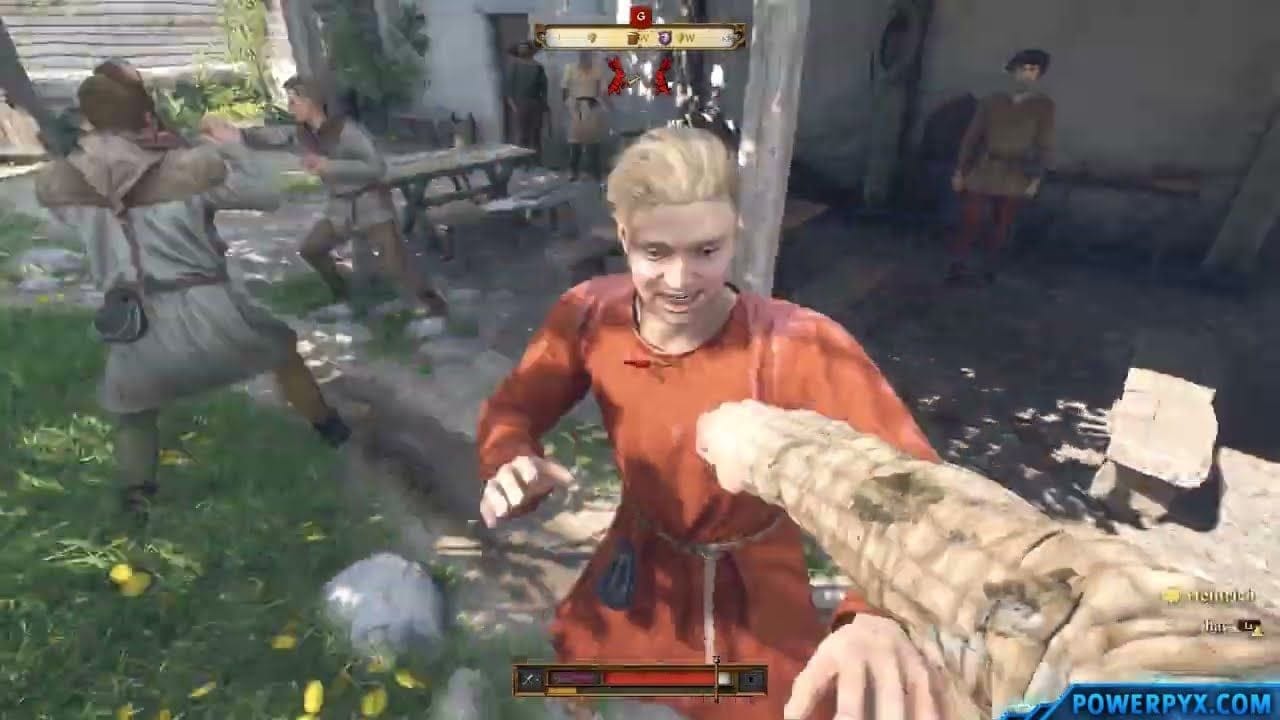1280x720 pixels.
Task: Click the number 3 above the combat bar
Action: 717,658
